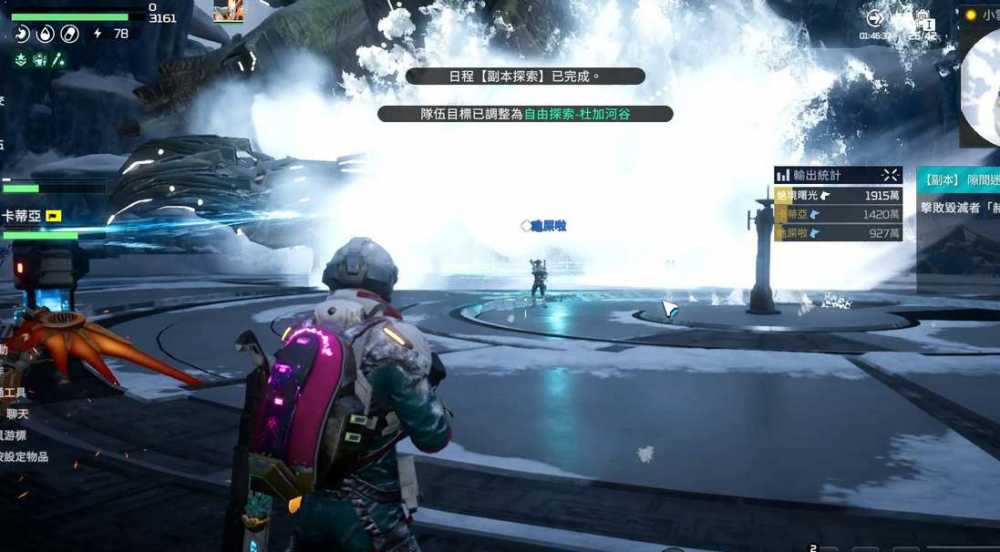Viewport: 1000px width, 552px height.
Task: Click the 輸出統計 bar chart icon
Action: coord(783,175)
